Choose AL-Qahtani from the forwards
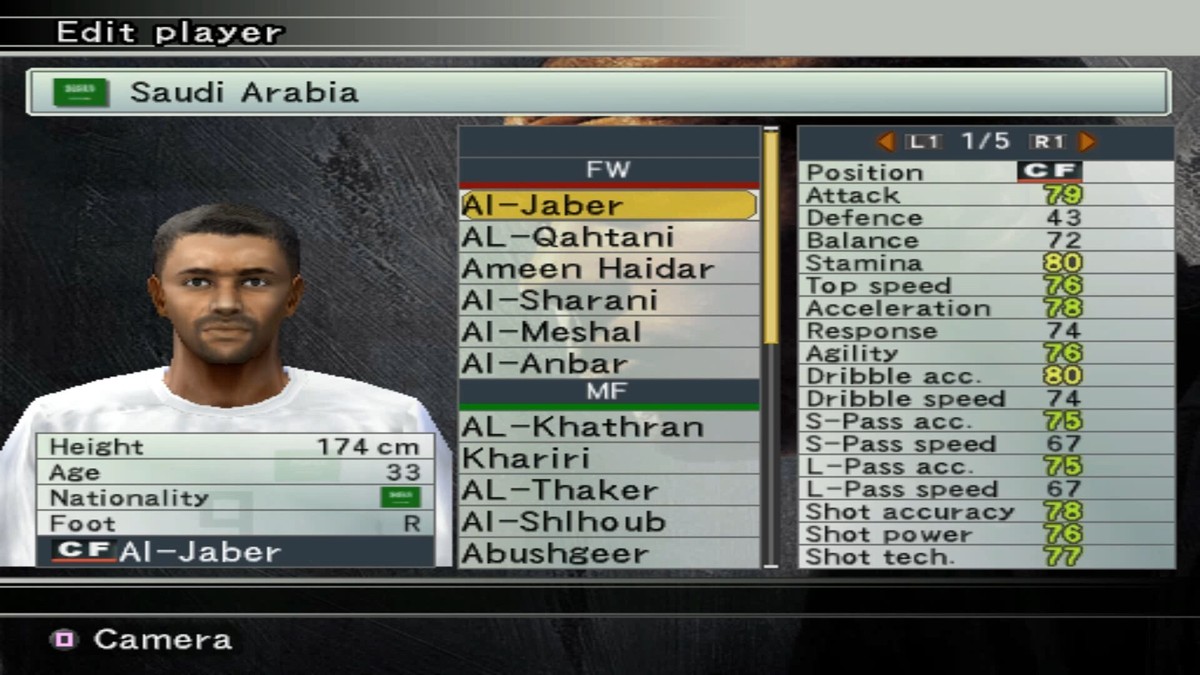This screenshot has height=675, width=1200. click(x=608, y=237)
